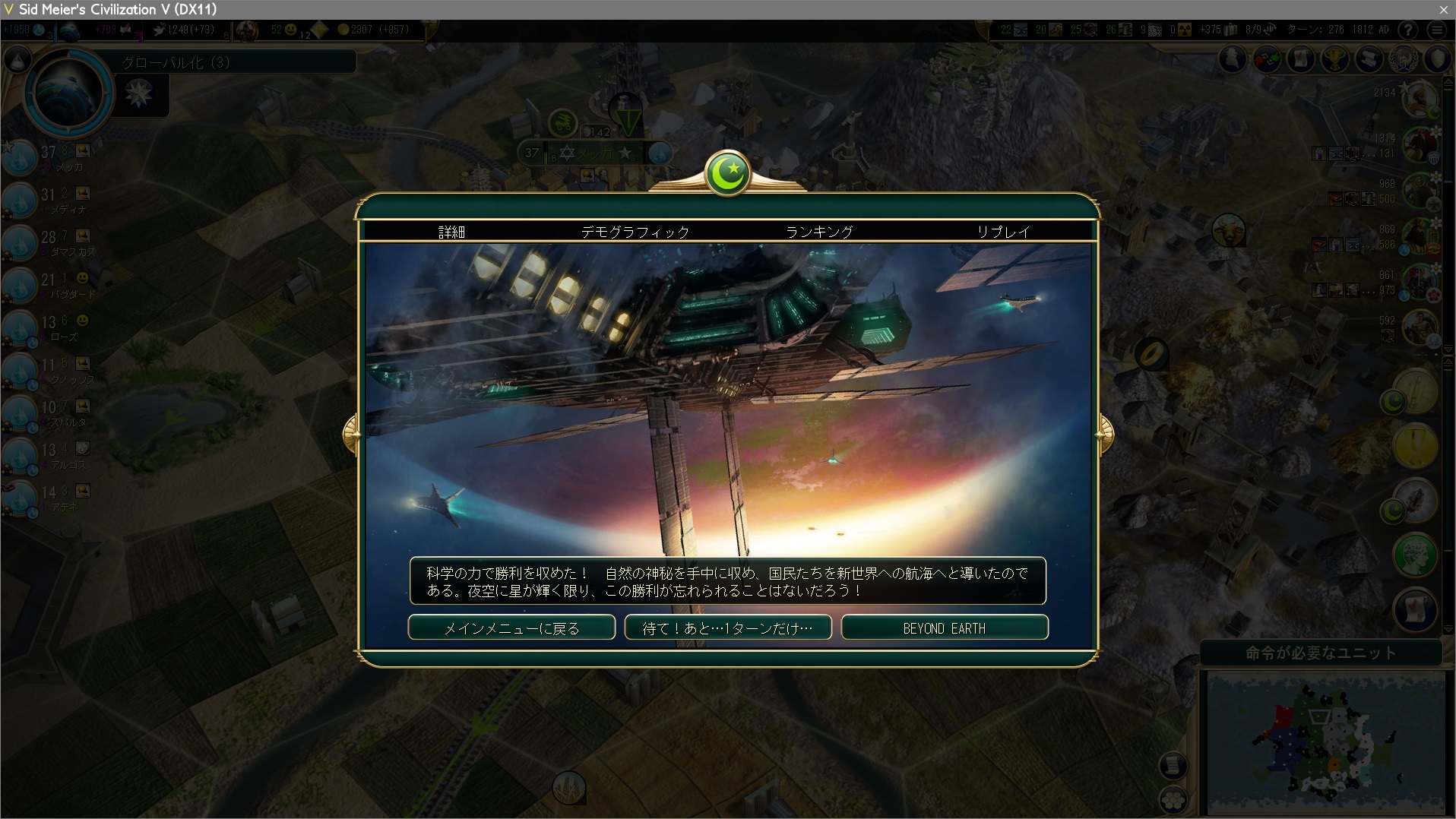Close the Civilization V window
1456x819 pixels.
pos(1443,9)
